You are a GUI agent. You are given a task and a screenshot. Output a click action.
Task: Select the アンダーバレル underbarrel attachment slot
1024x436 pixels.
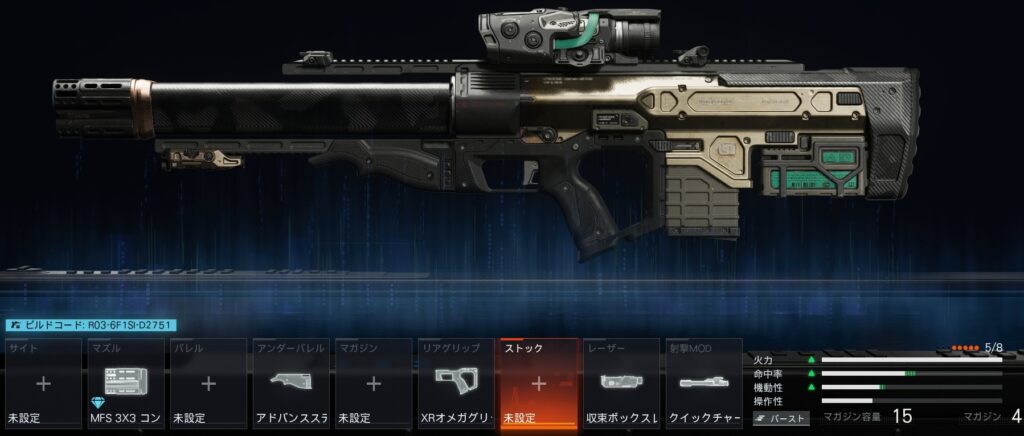[290, 383]
